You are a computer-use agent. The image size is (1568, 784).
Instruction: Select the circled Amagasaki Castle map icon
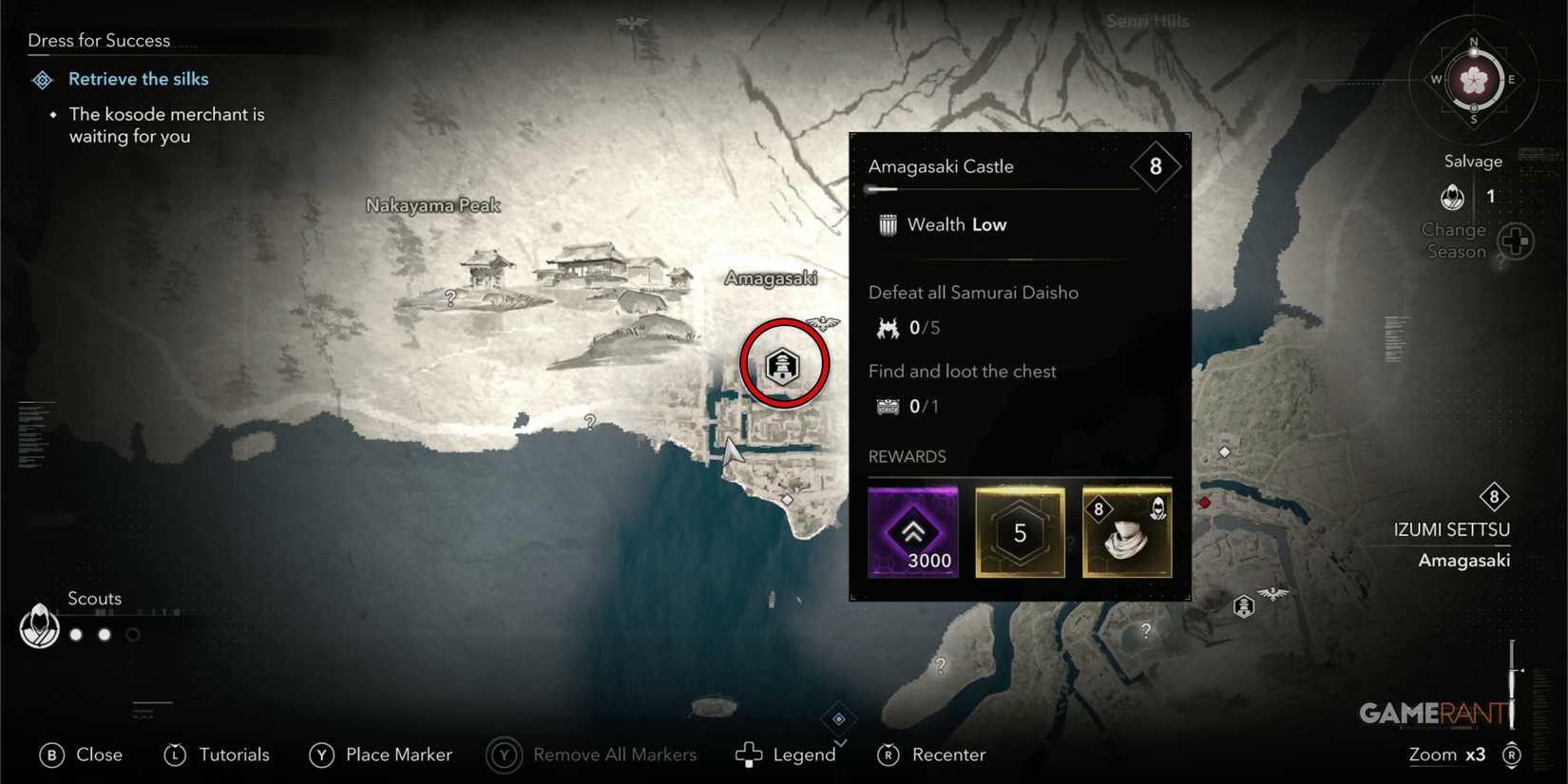click(783, 365)
